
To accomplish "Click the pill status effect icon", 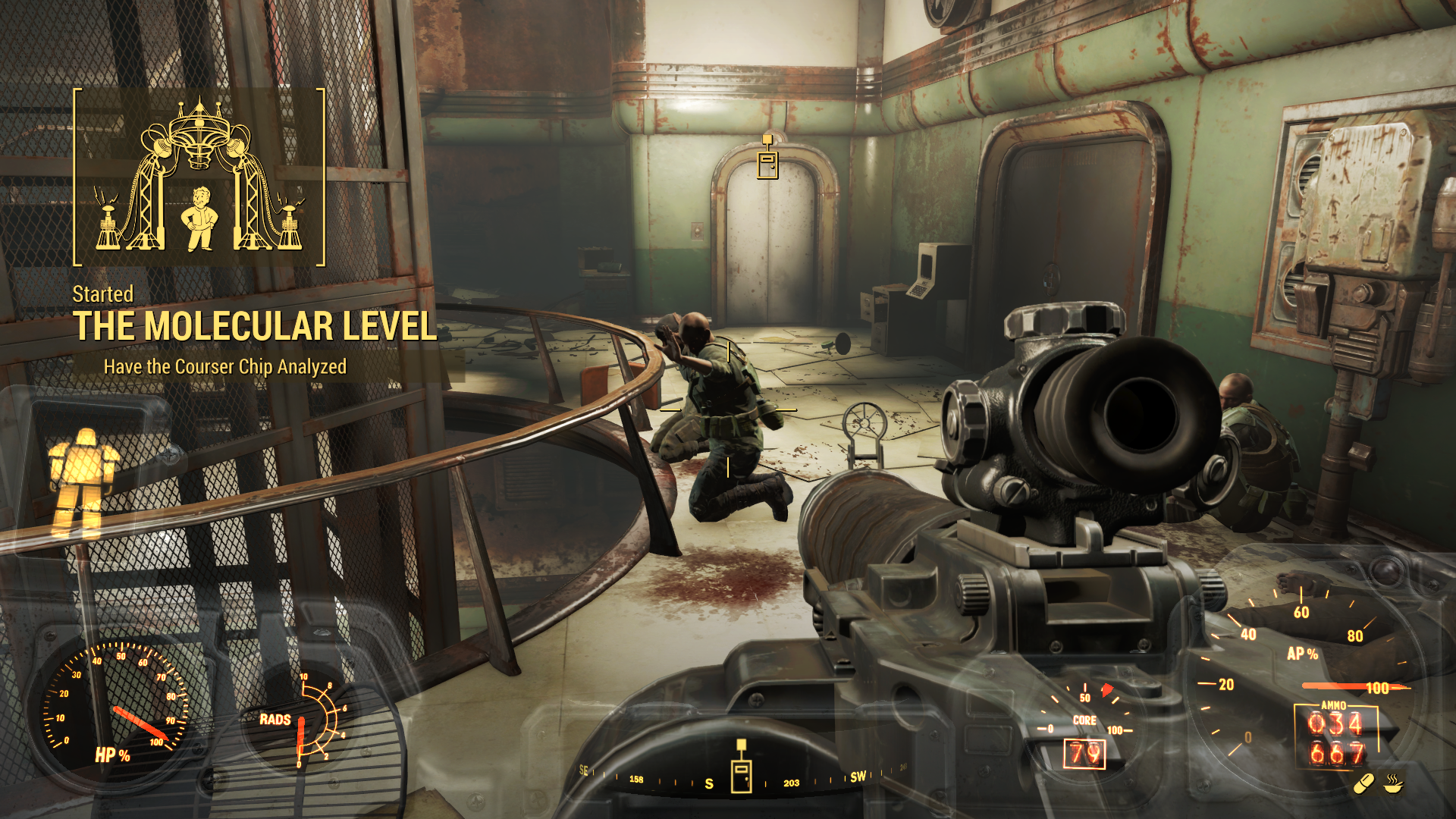I will coord(1363,783).
